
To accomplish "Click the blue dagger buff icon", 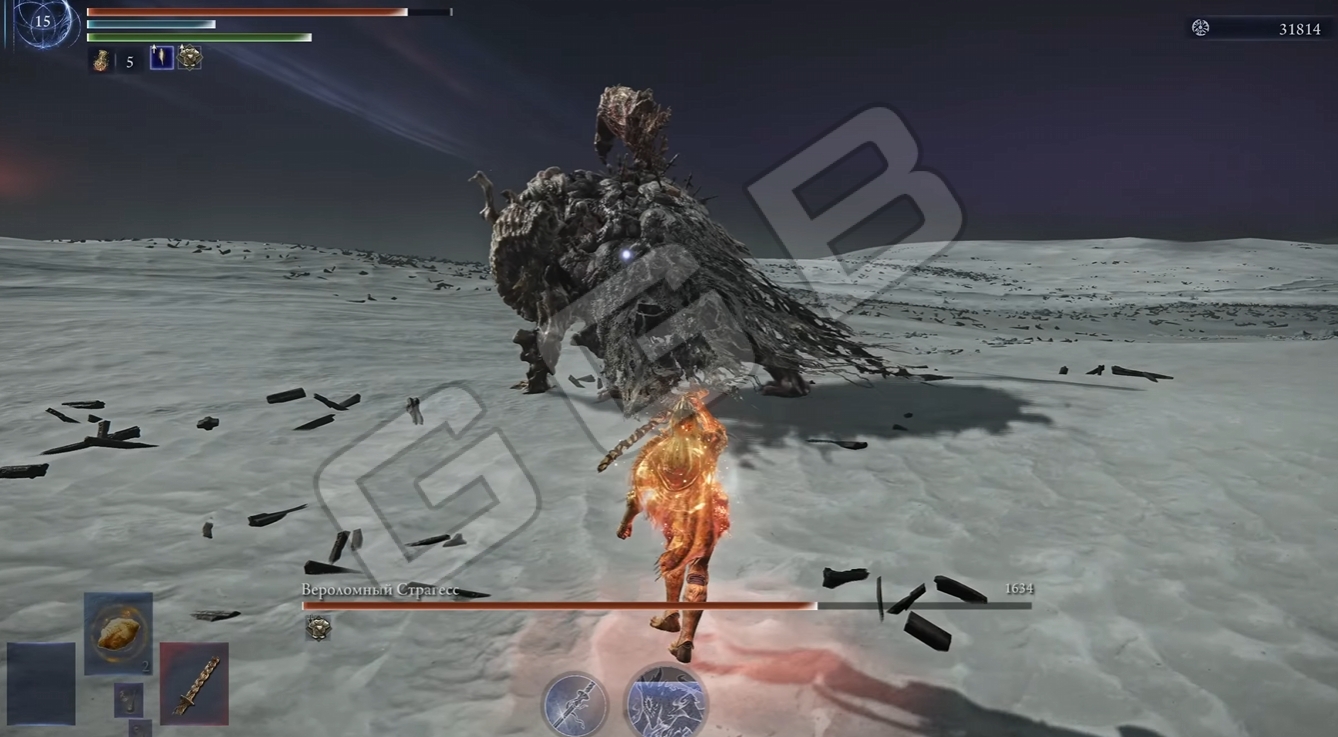I will pos(161,58).
